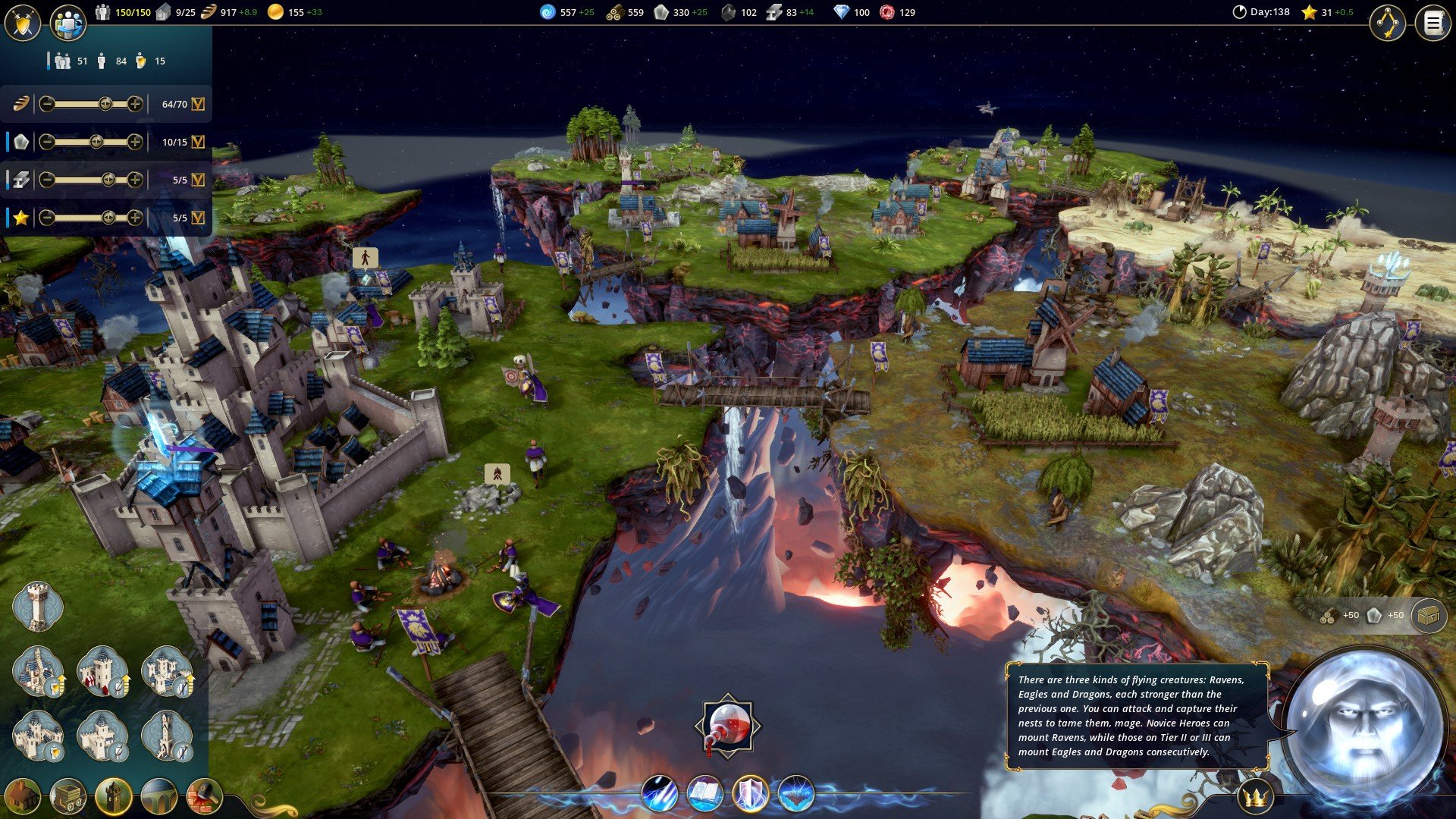Use the red potion flask item
Screen dimensions: 1456x819
727,726
